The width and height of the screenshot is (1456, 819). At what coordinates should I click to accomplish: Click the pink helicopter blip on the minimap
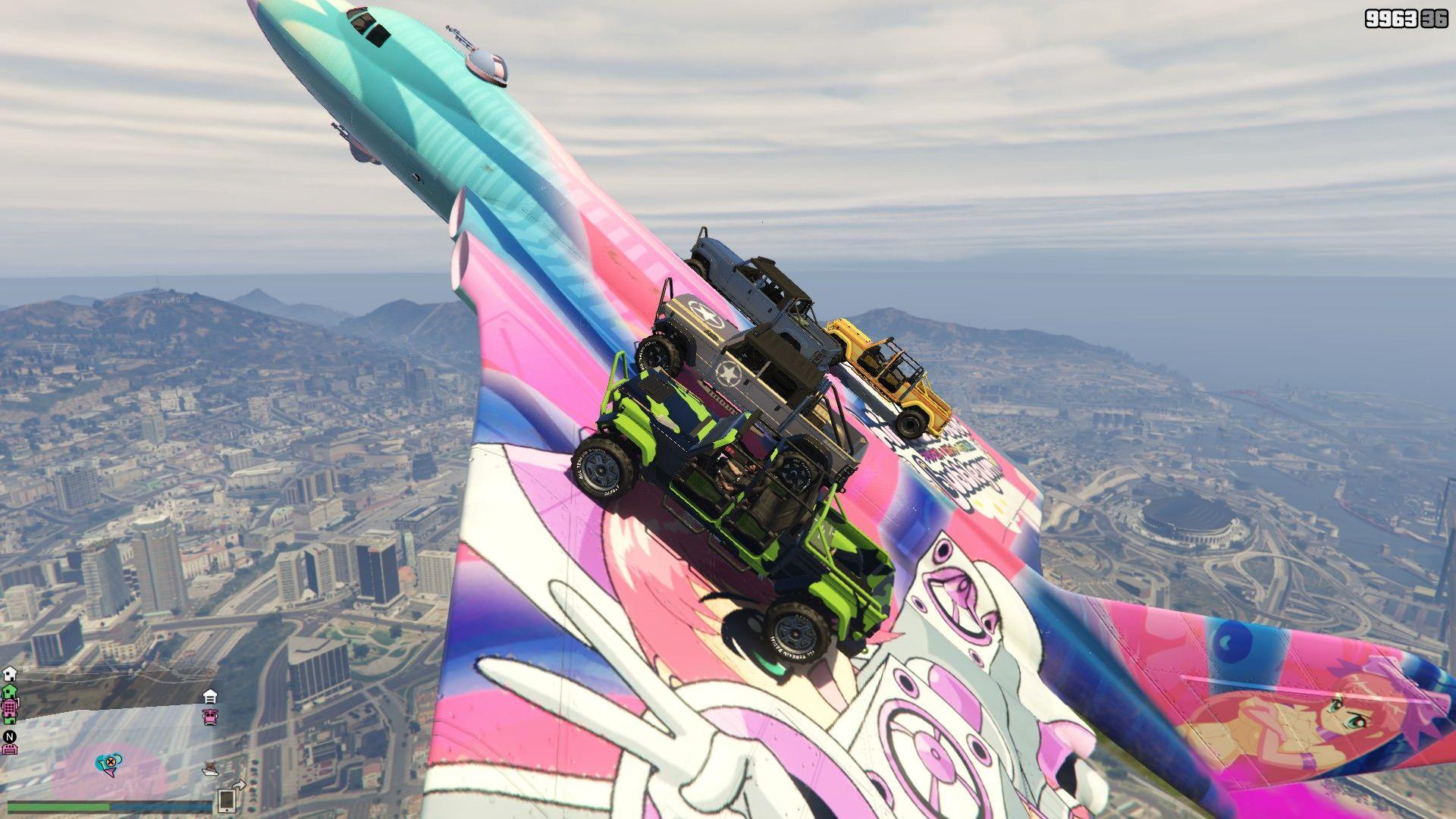tap(210, 717)
